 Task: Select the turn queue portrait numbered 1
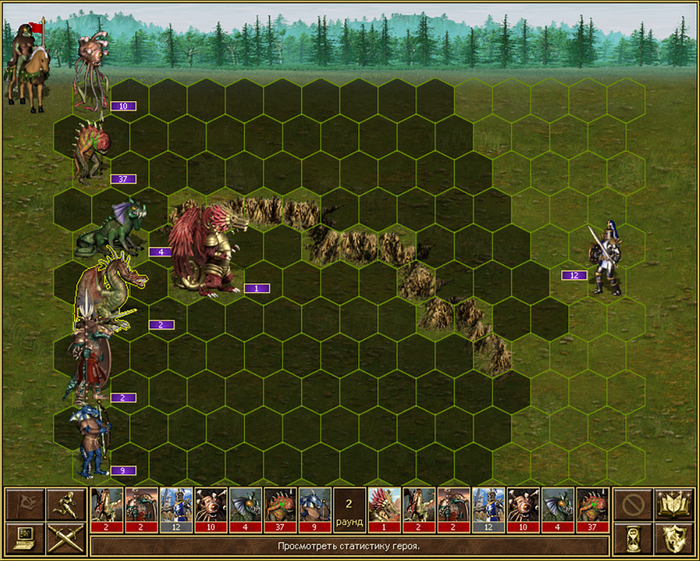[383, 509]
